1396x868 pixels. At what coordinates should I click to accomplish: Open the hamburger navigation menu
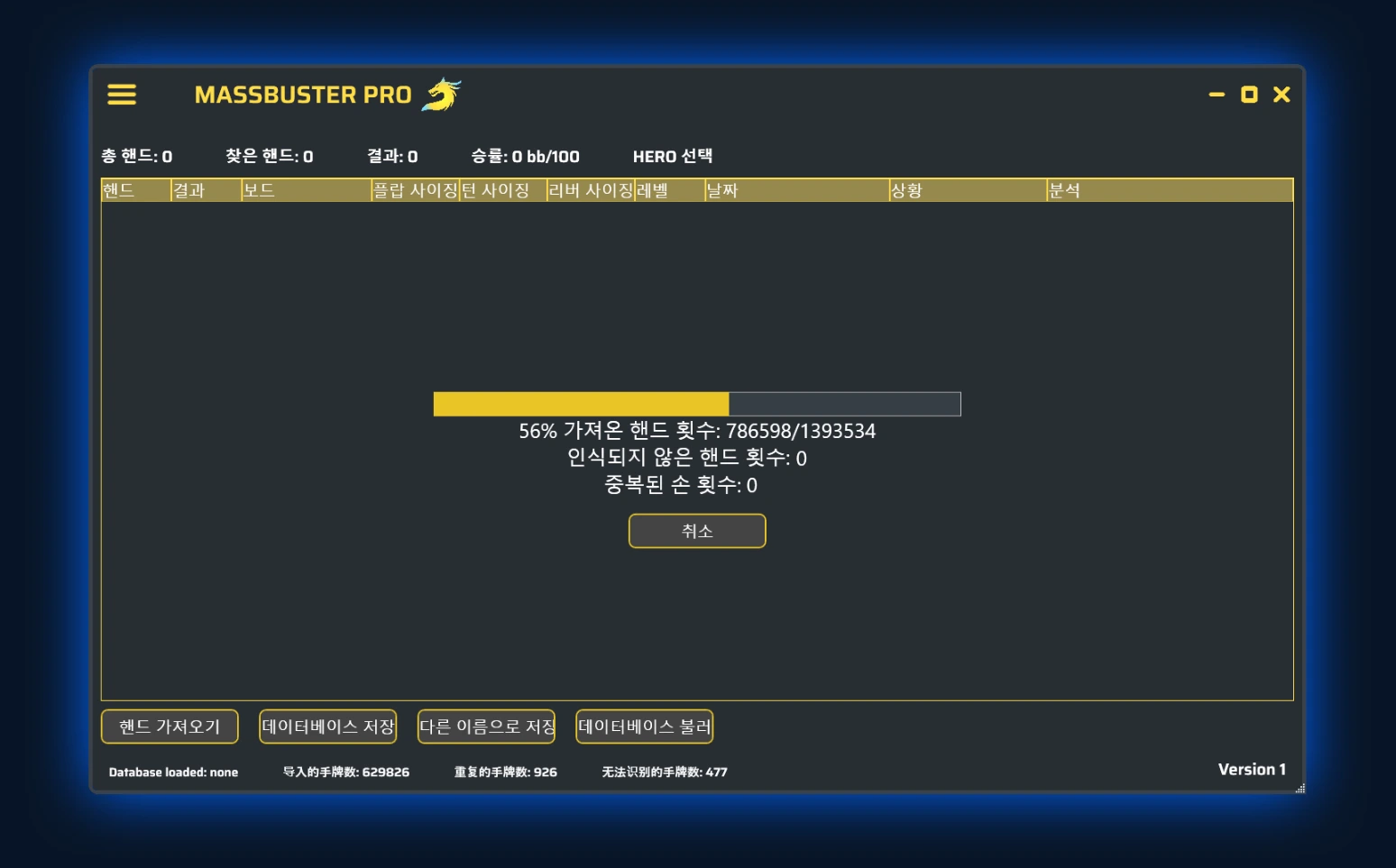(x=122, y=95)
